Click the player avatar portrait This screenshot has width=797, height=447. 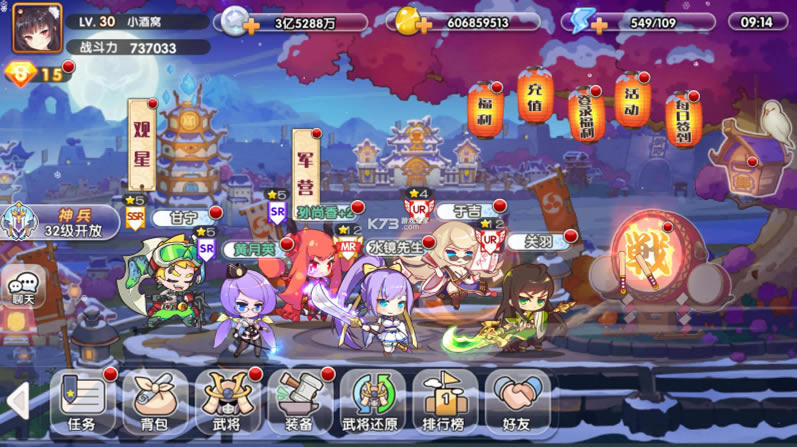[37, 27]
